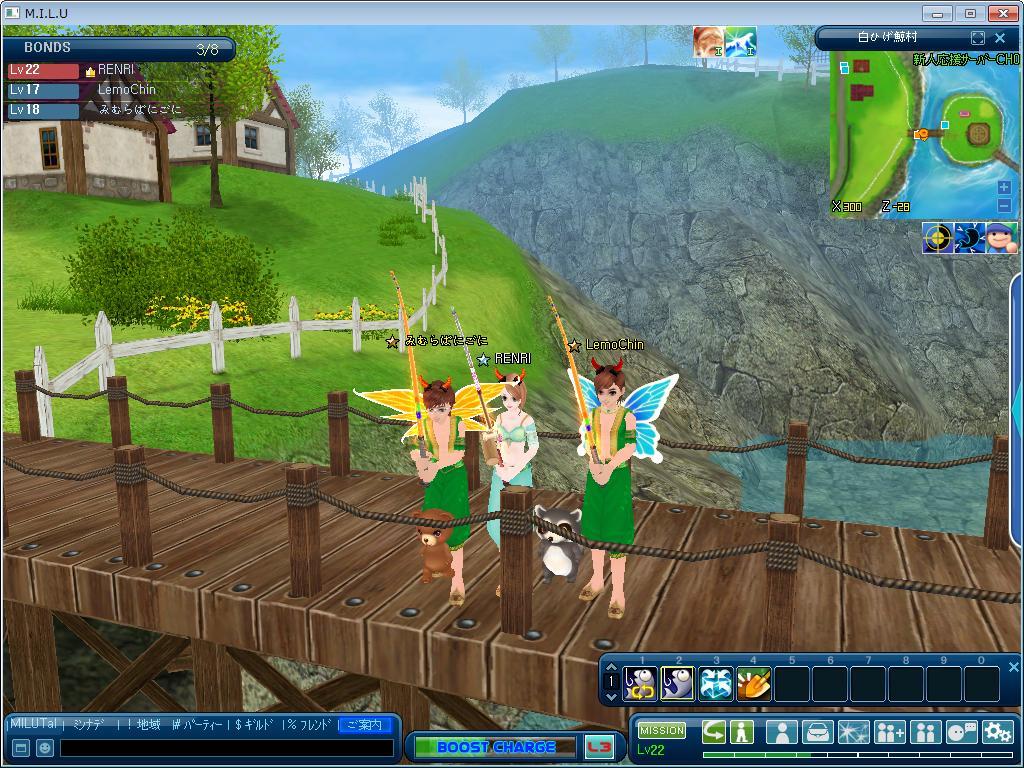Use the ice crystal skill slot
Viewport: 1024px width, 768px height.
716,684
